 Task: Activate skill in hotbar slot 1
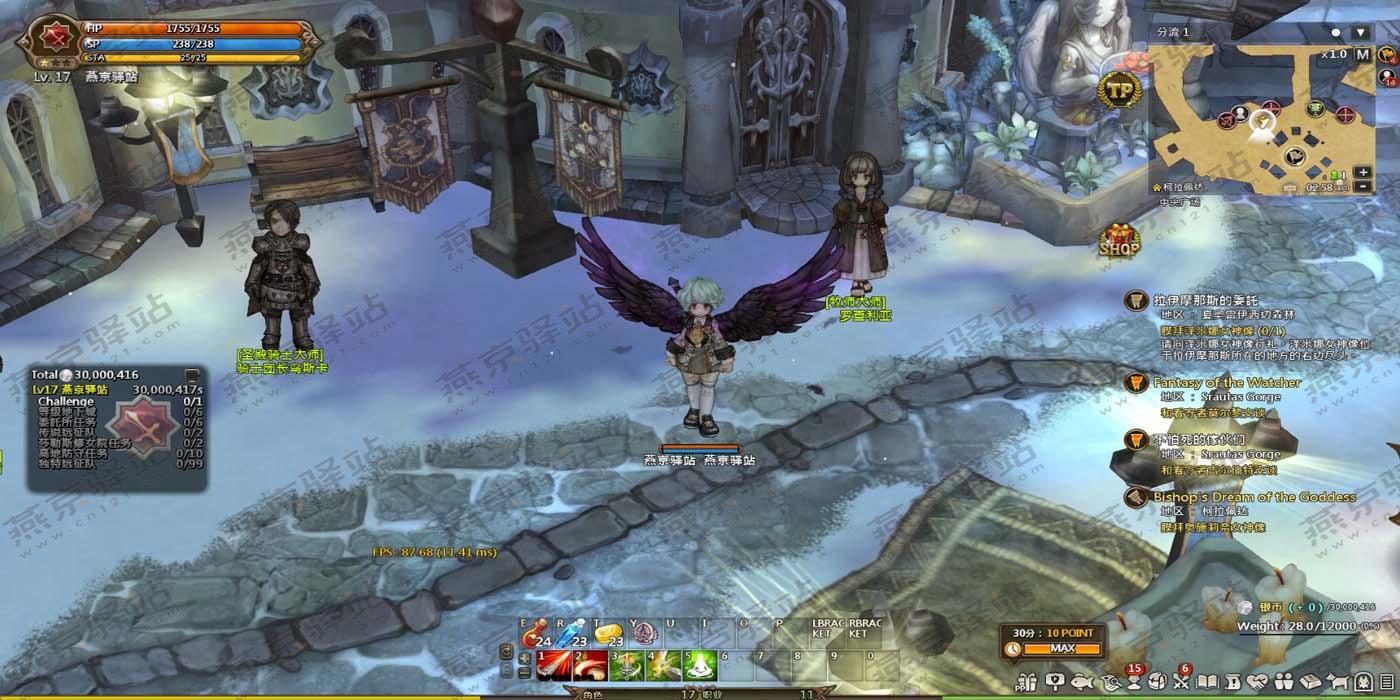pos(554,664)
